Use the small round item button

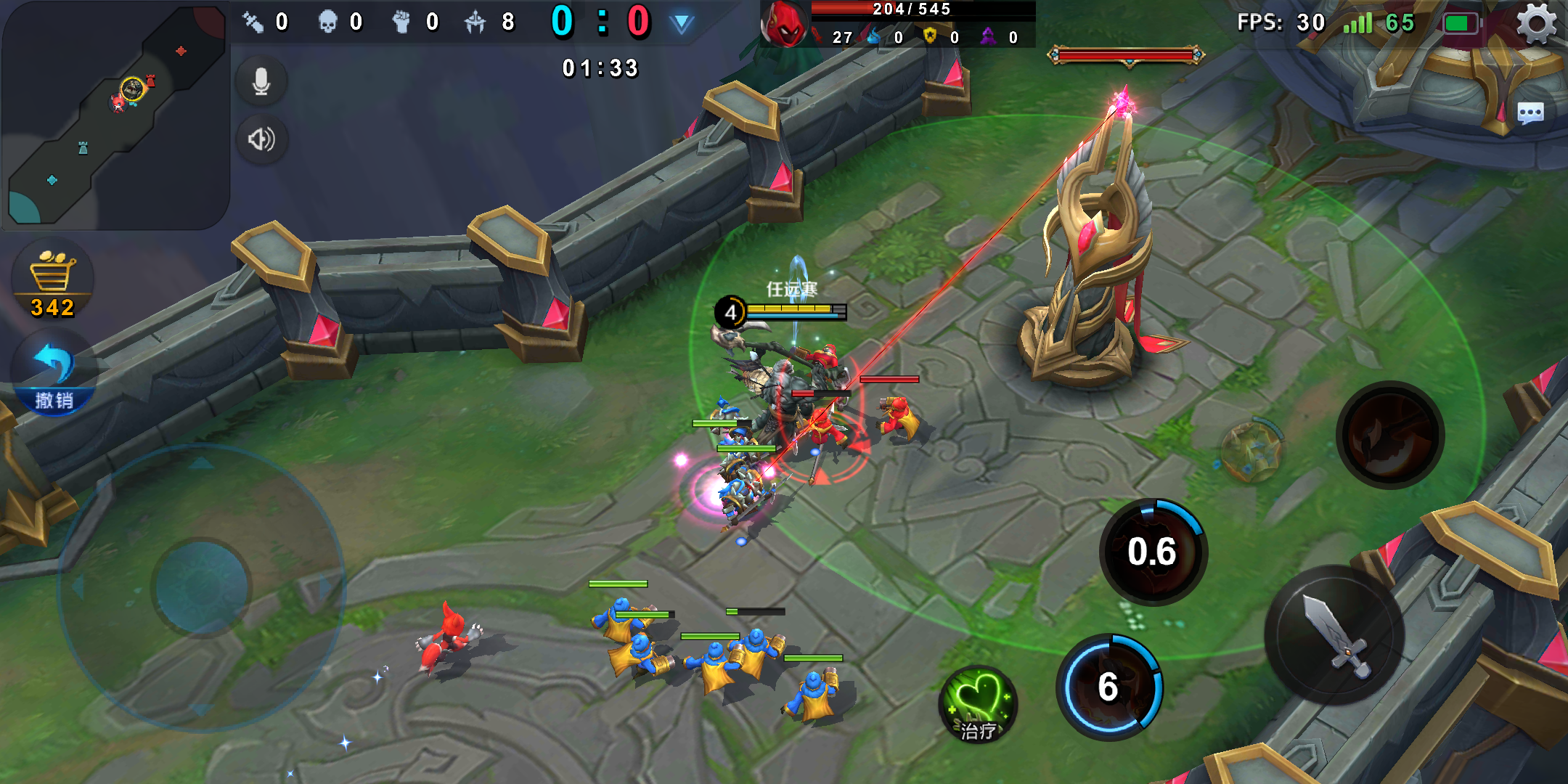pos(1250,452)
